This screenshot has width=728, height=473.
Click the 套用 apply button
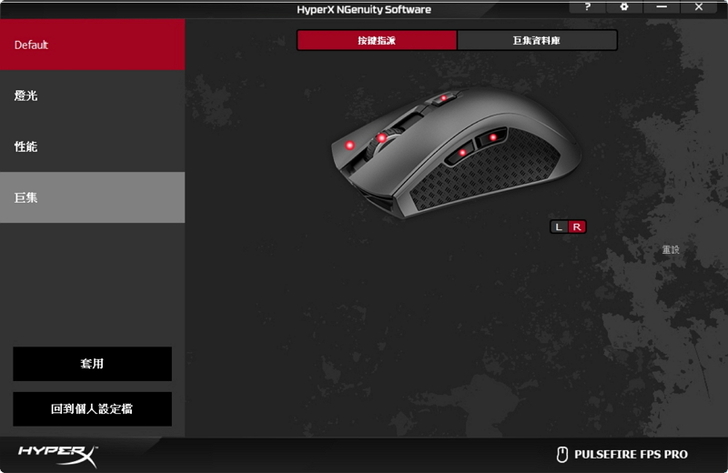pos(92,364)
